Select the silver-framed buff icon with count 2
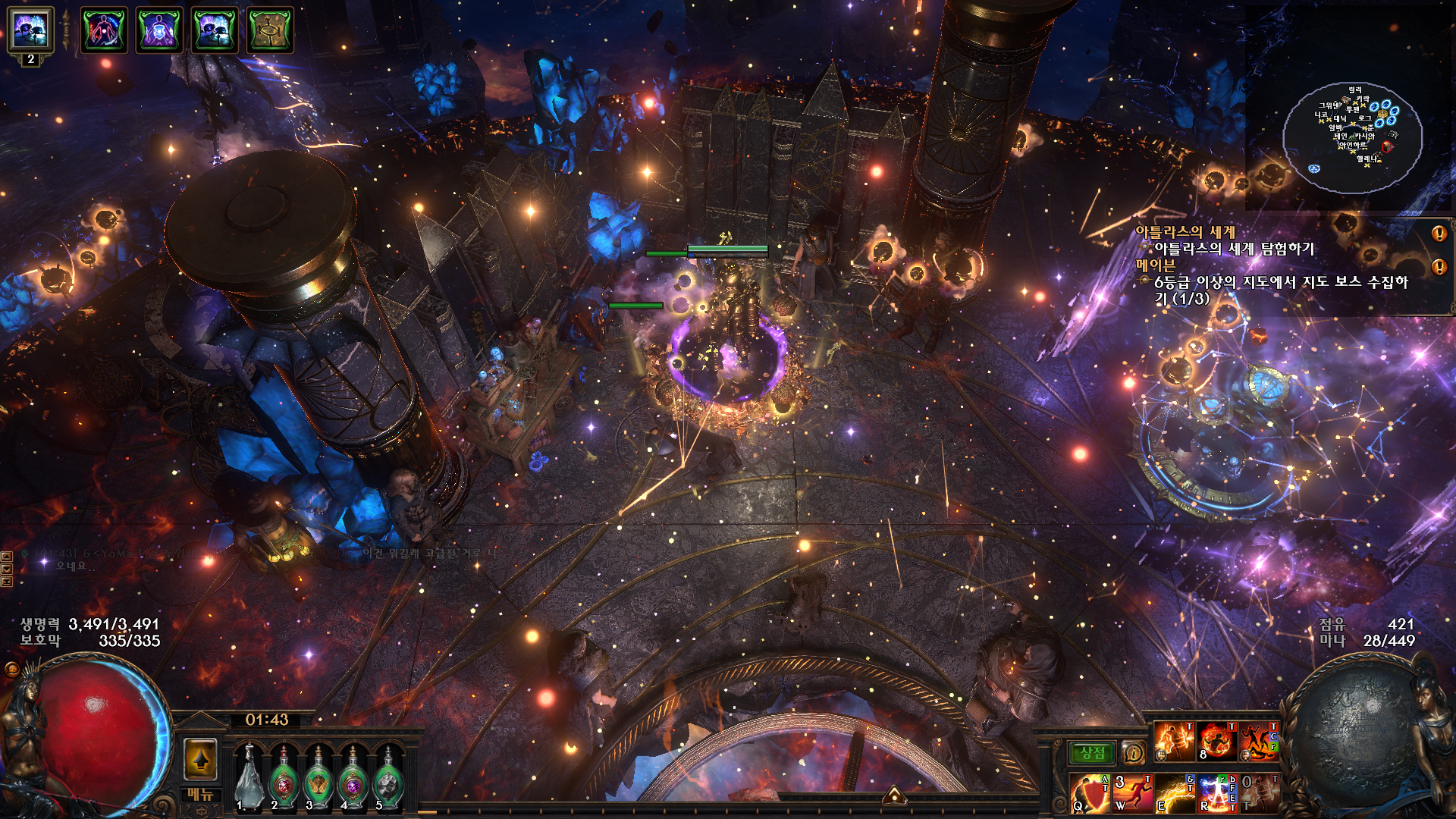The height and width of the screenshot is (819, 1456). [x=30, y=30]
